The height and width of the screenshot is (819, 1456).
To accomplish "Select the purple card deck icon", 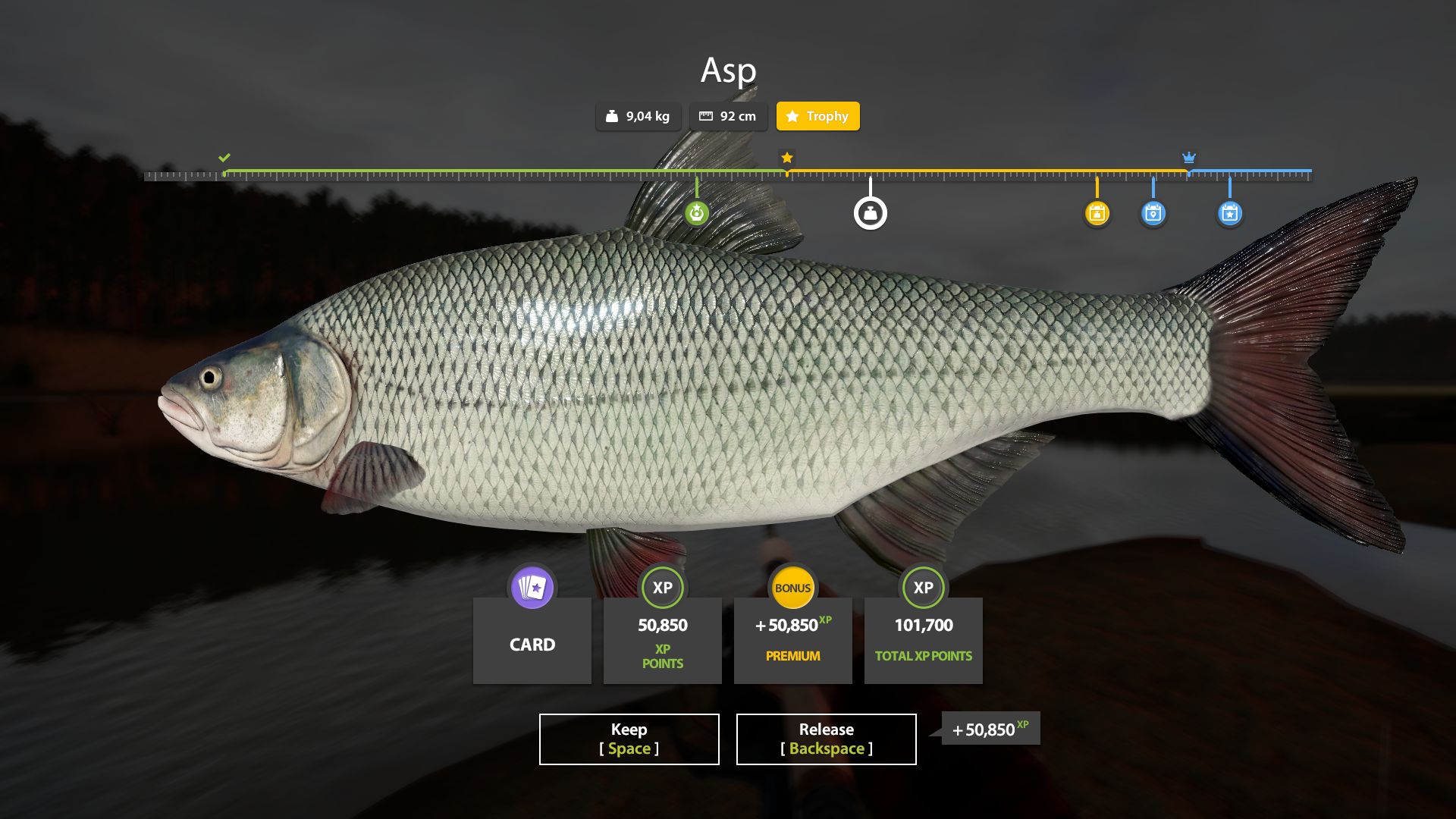I will [532, 588].
